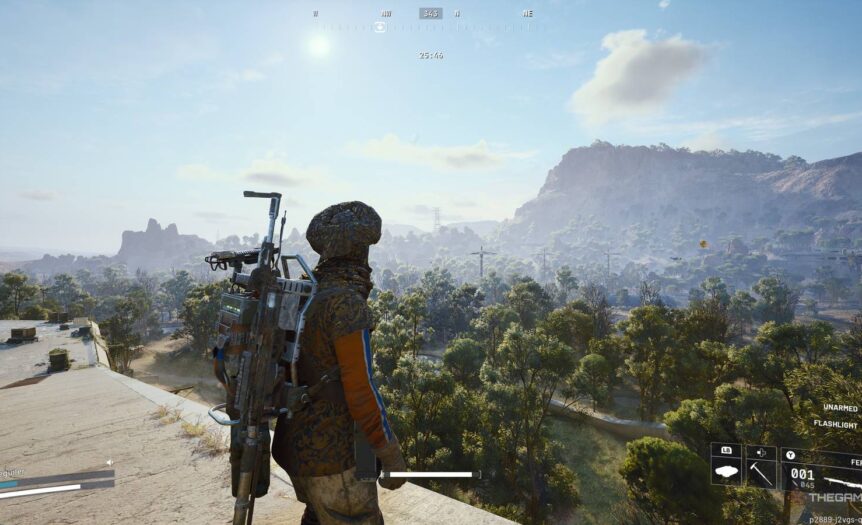Click the objective marker on the compass

pos(380,27)
